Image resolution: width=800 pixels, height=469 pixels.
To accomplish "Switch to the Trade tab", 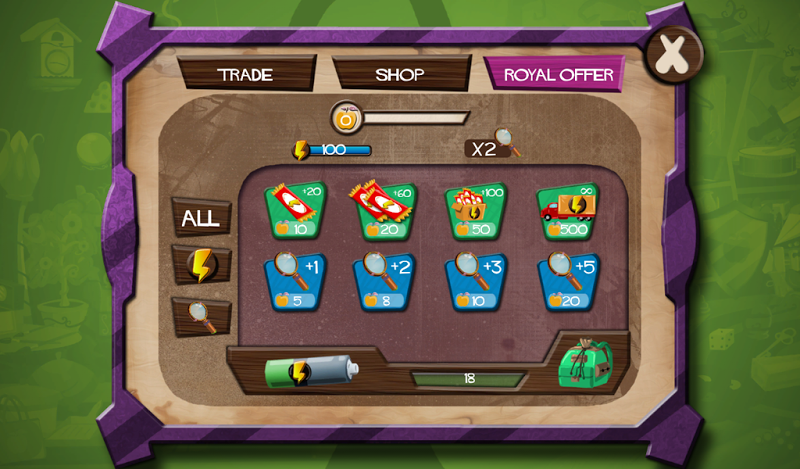I will (x=245, y=75).
